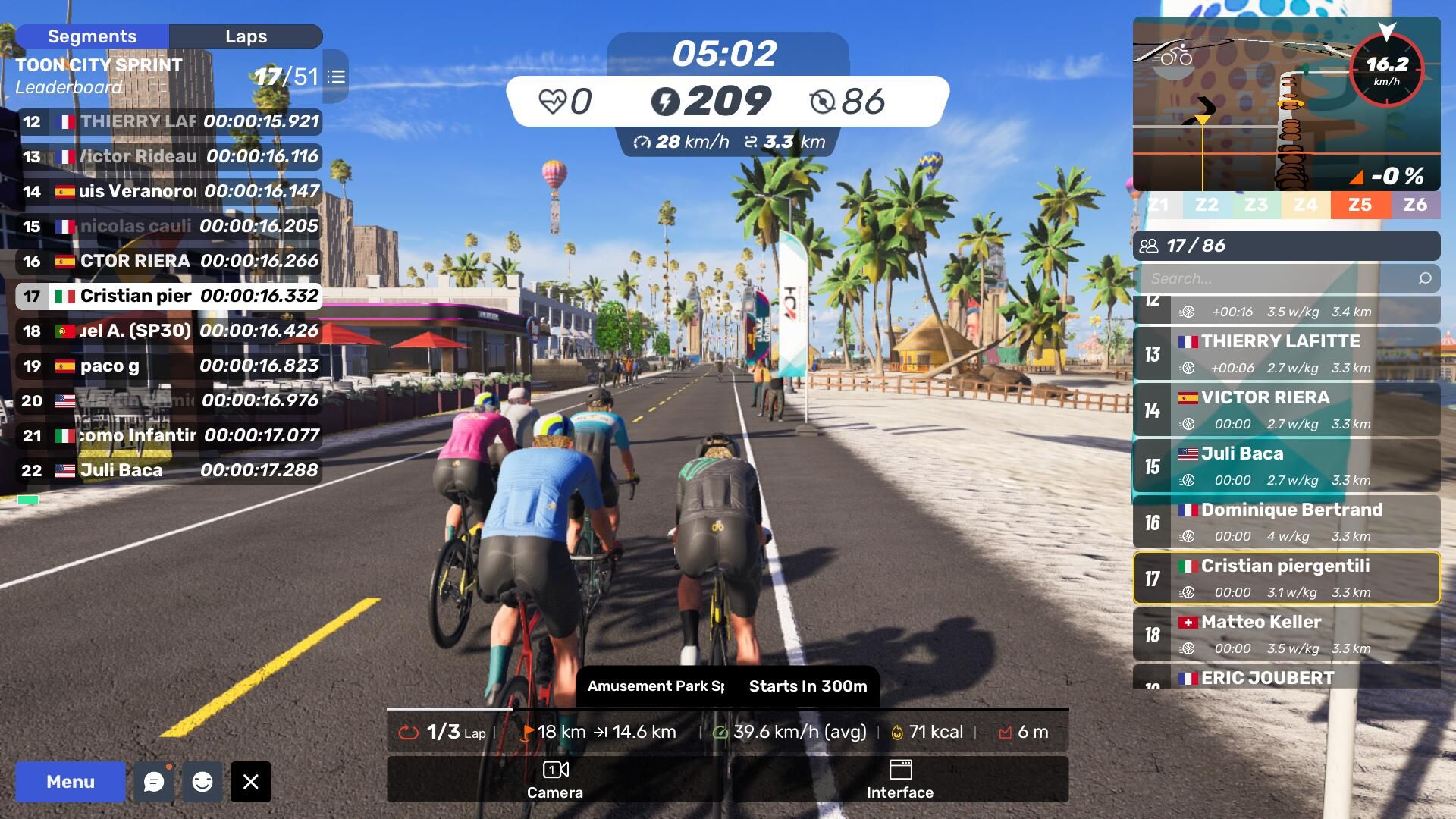Switch to the Laps tab
Screen dimensions: 1456x819
[246, 36]
